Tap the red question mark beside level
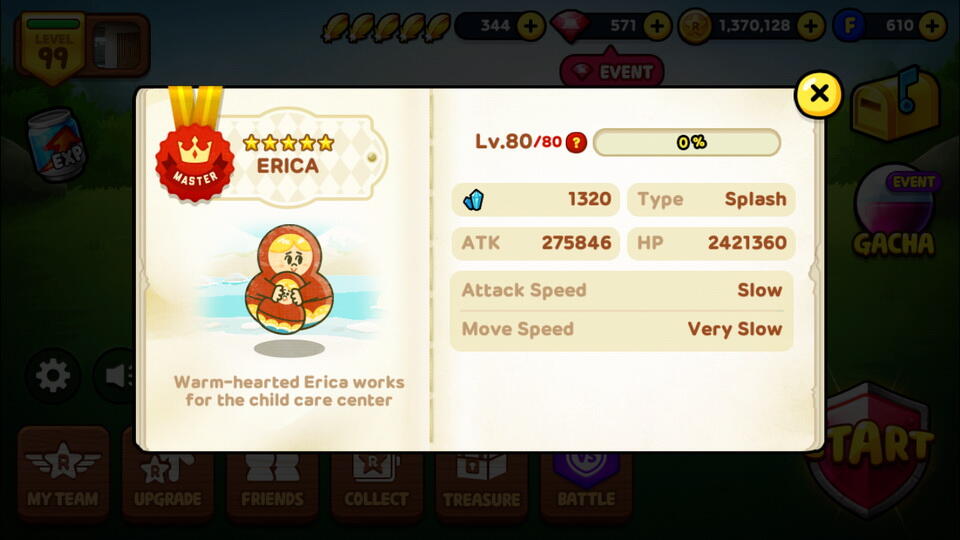The height and width of the screenshot is (540, 960). pyautogui.click(x=576, y=142)
